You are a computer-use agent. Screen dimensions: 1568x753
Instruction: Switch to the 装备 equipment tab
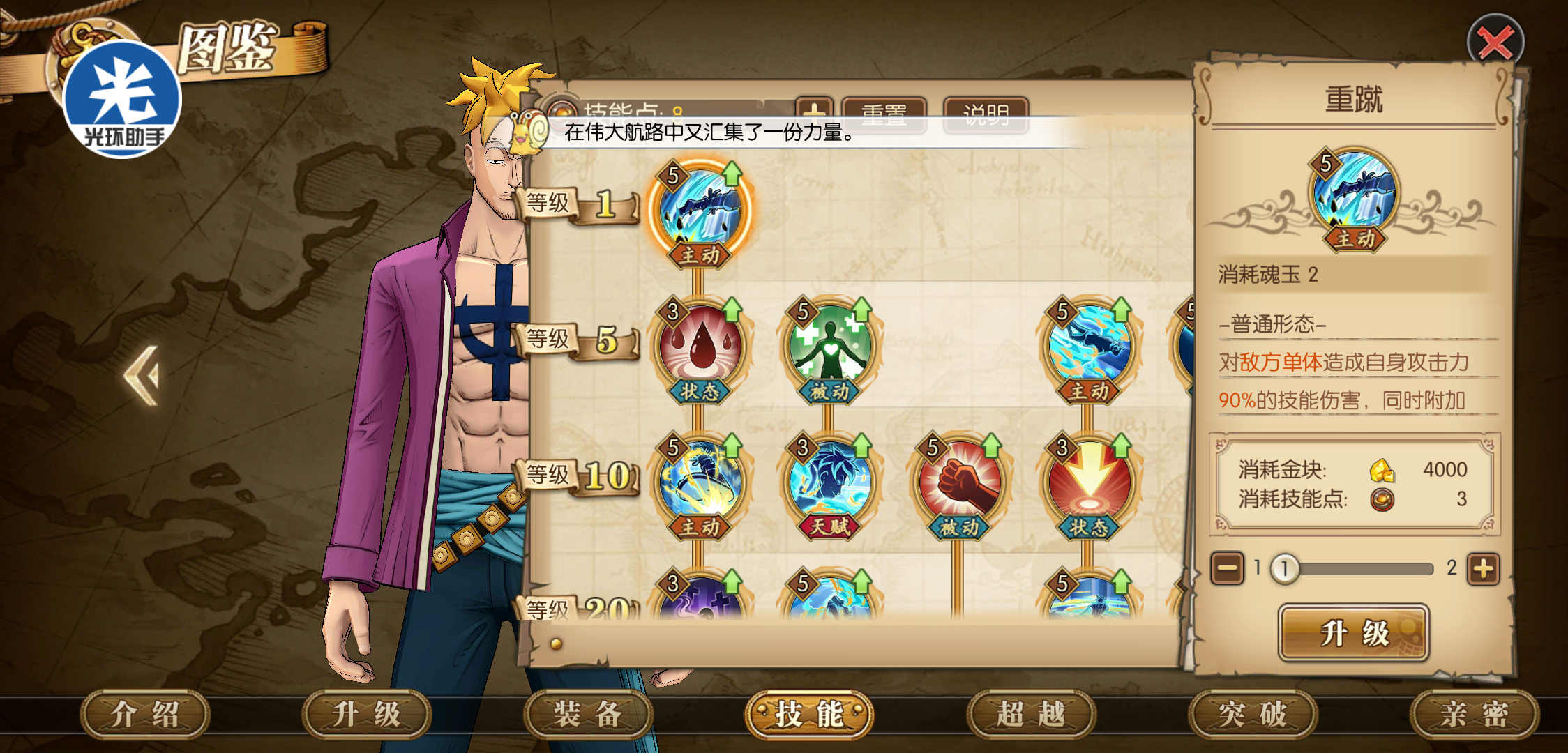(587, 715)
